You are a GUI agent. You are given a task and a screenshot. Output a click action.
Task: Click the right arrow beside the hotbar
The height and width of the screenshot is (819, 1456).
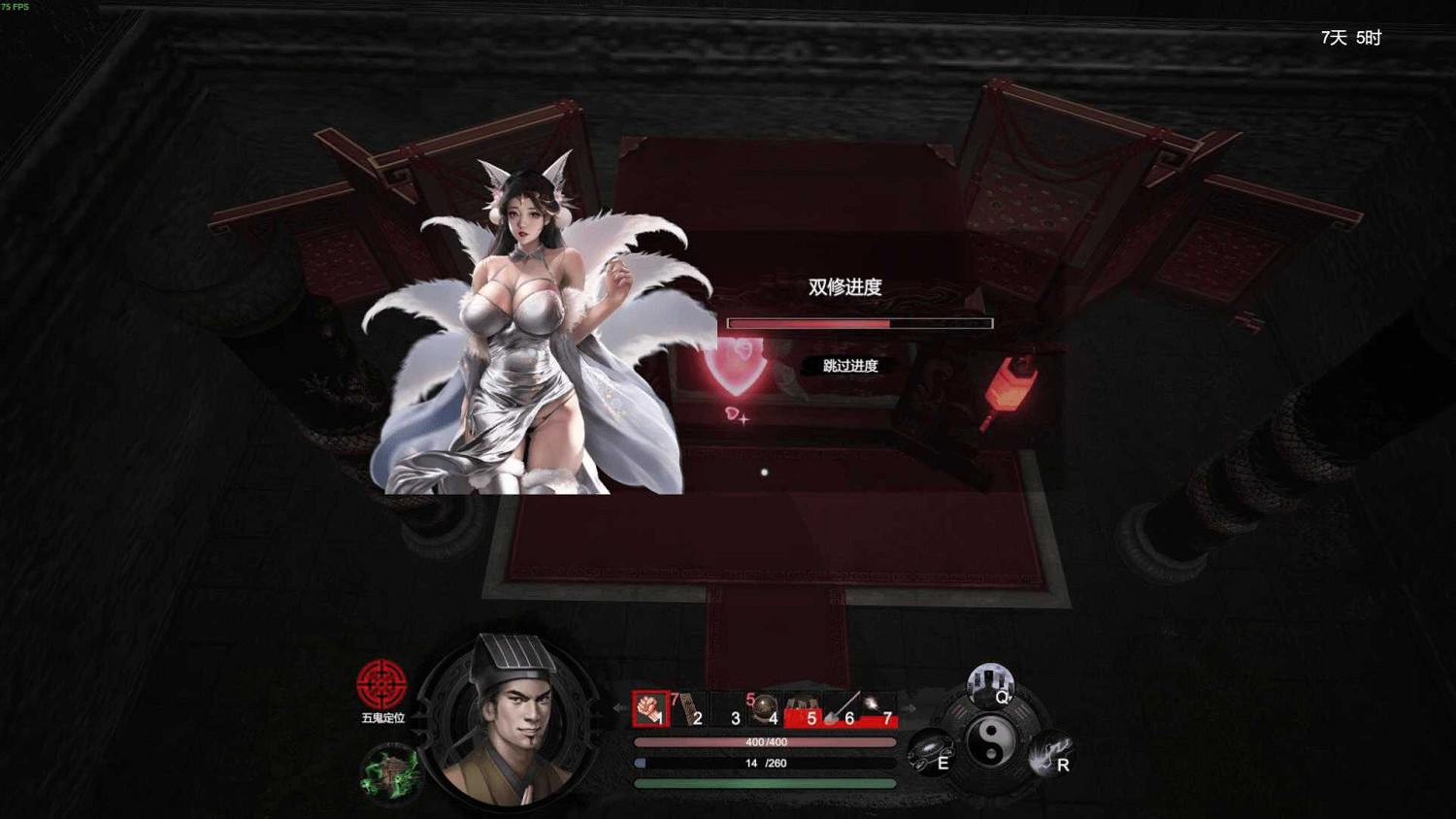(909, 706)
